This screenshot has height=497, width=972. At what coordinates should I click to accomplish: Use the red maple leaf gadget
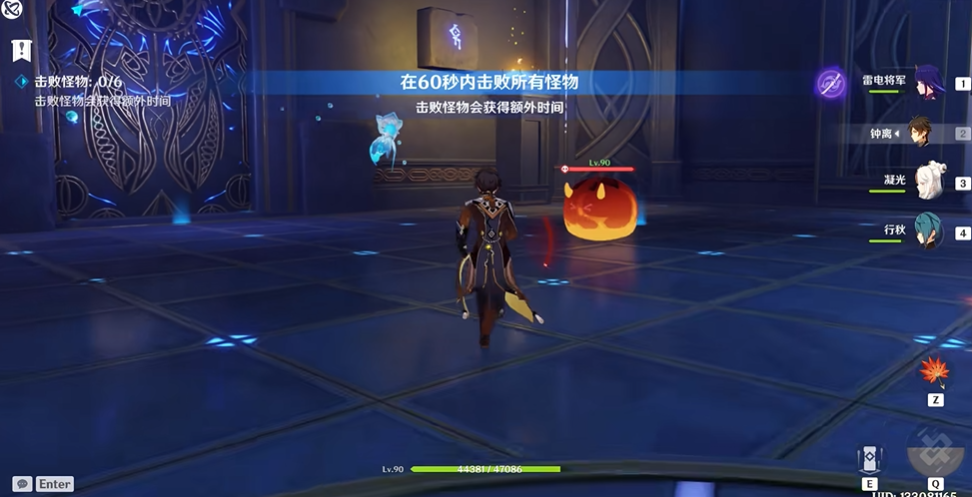tap(934, 371)
